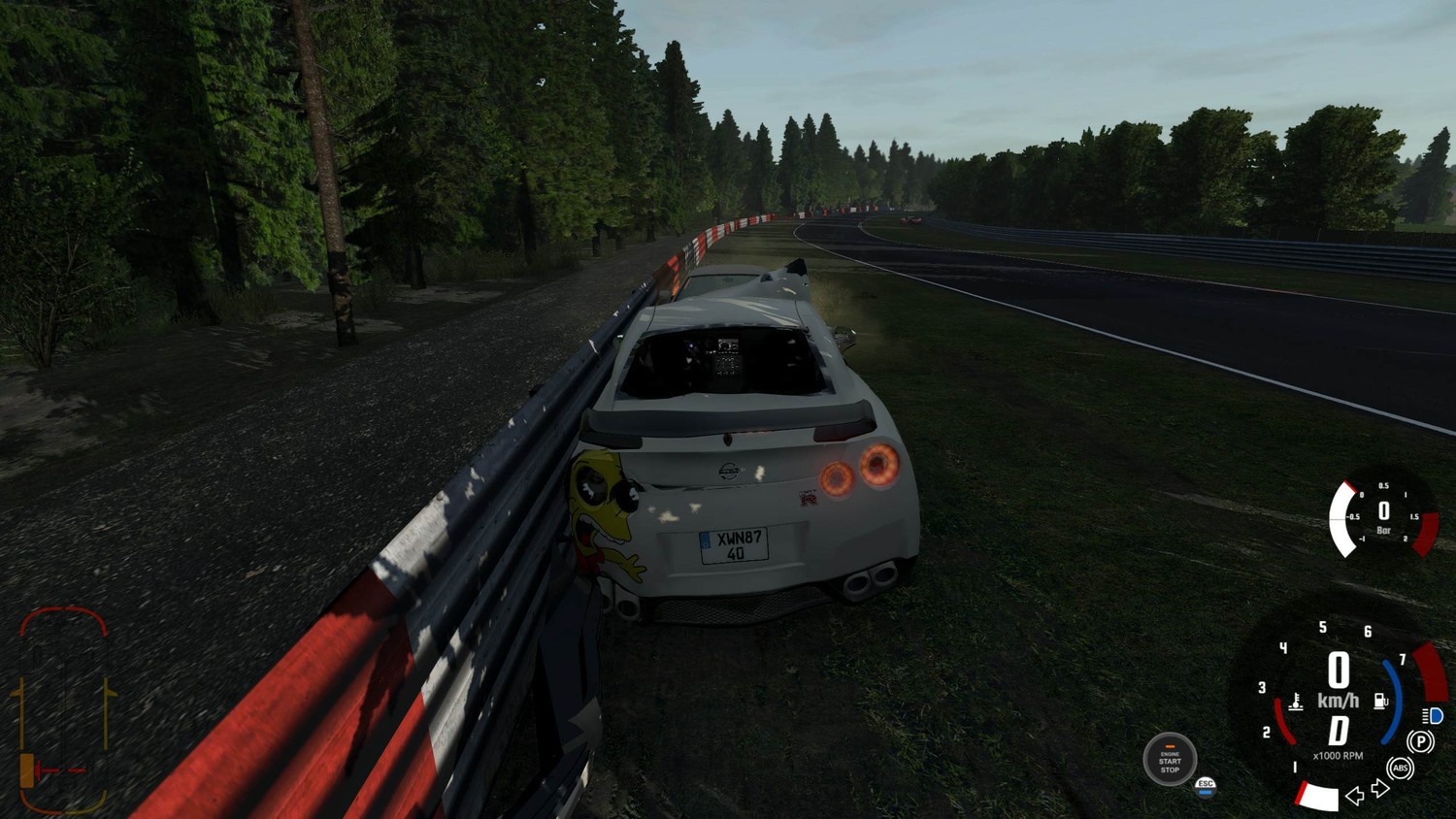Screen dimensions: 1456x819
Task: Click the Engine Start Stop button
Action: [1170, 760]
